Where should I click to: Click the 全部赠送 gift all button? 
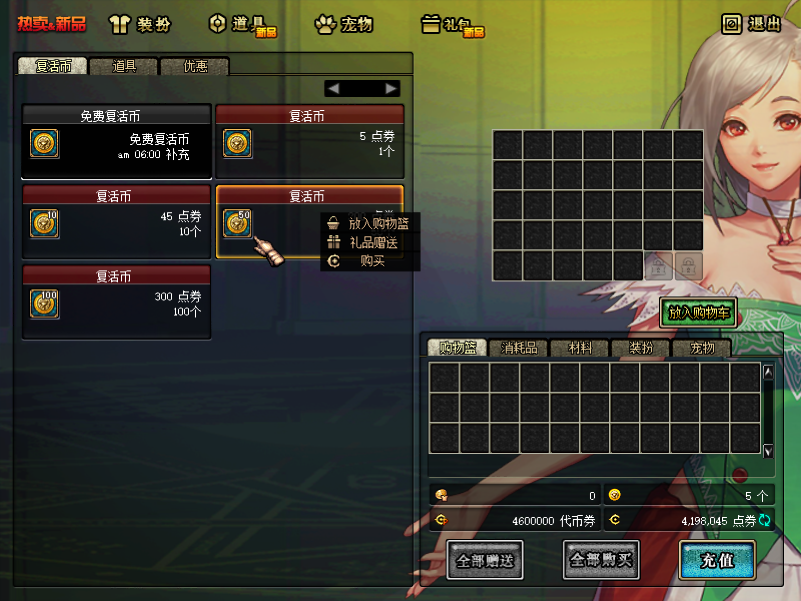tap(485, 561)
